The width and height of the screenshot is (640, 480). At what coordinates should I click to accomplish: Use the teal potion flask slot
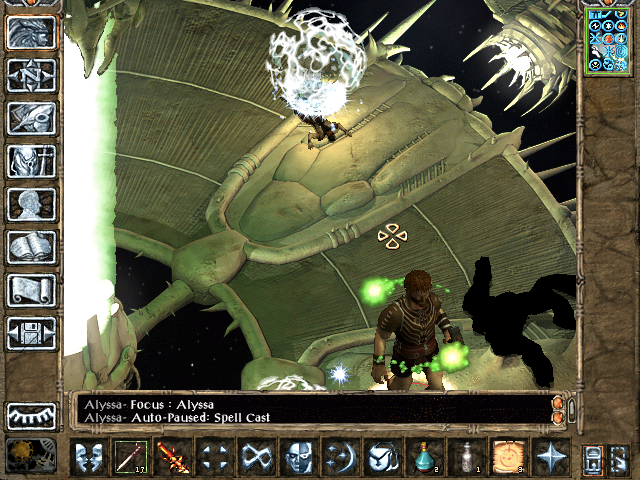tap(425, 457)
